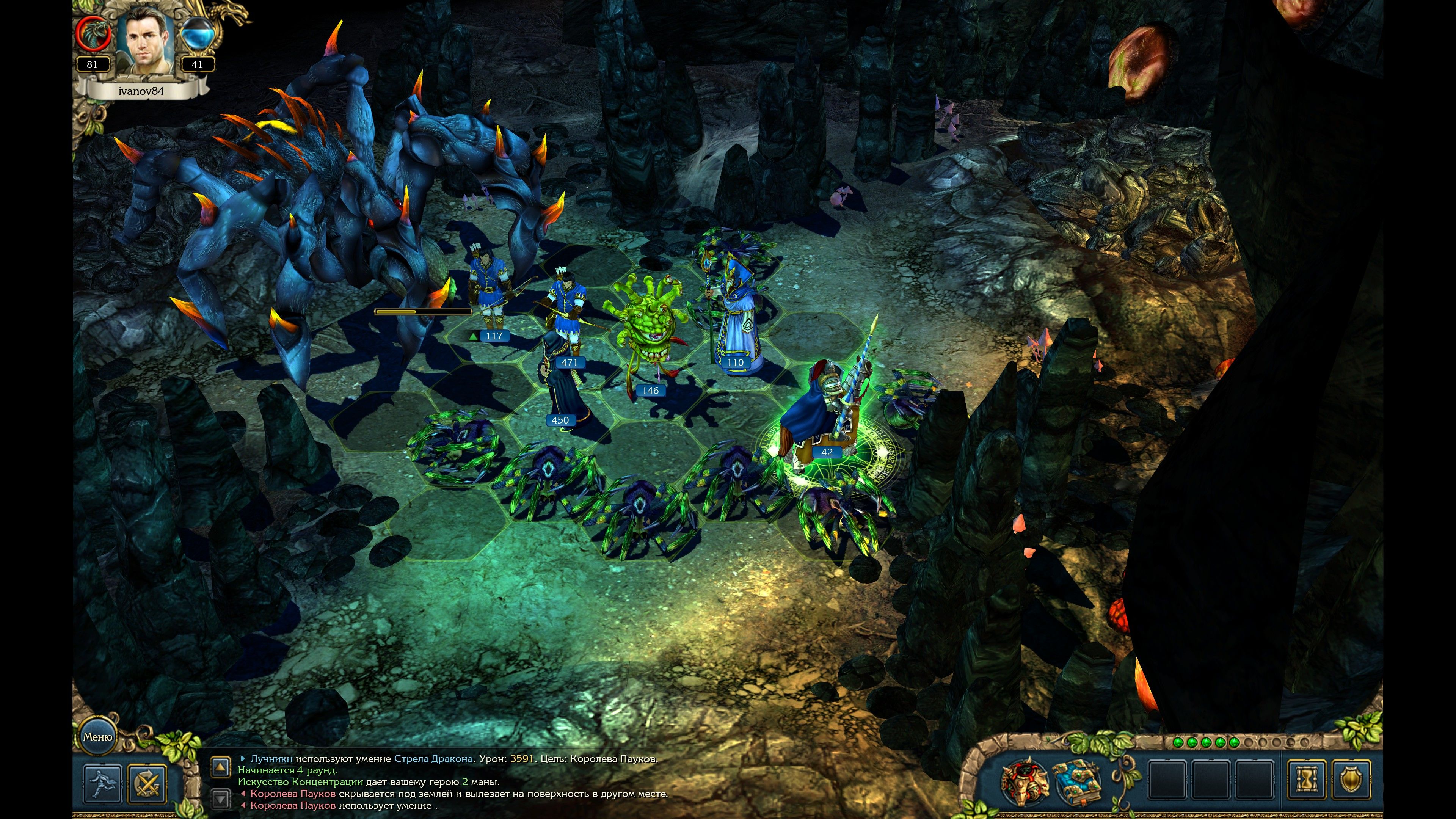Click the hero portrait of ivanov84
The width and height of the screenshot is (1456, 819).
coord(145,43)
